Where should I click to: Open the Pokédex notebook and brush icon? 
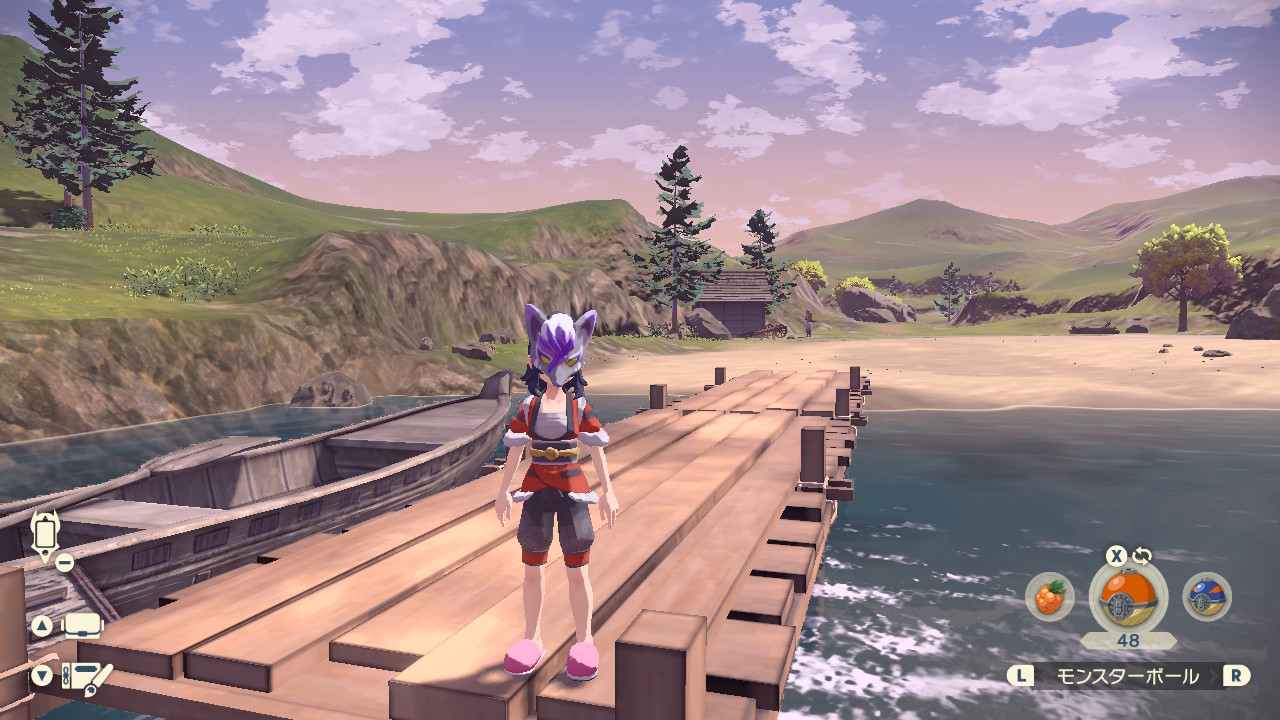pyautogui.click(x=87, y=677)
